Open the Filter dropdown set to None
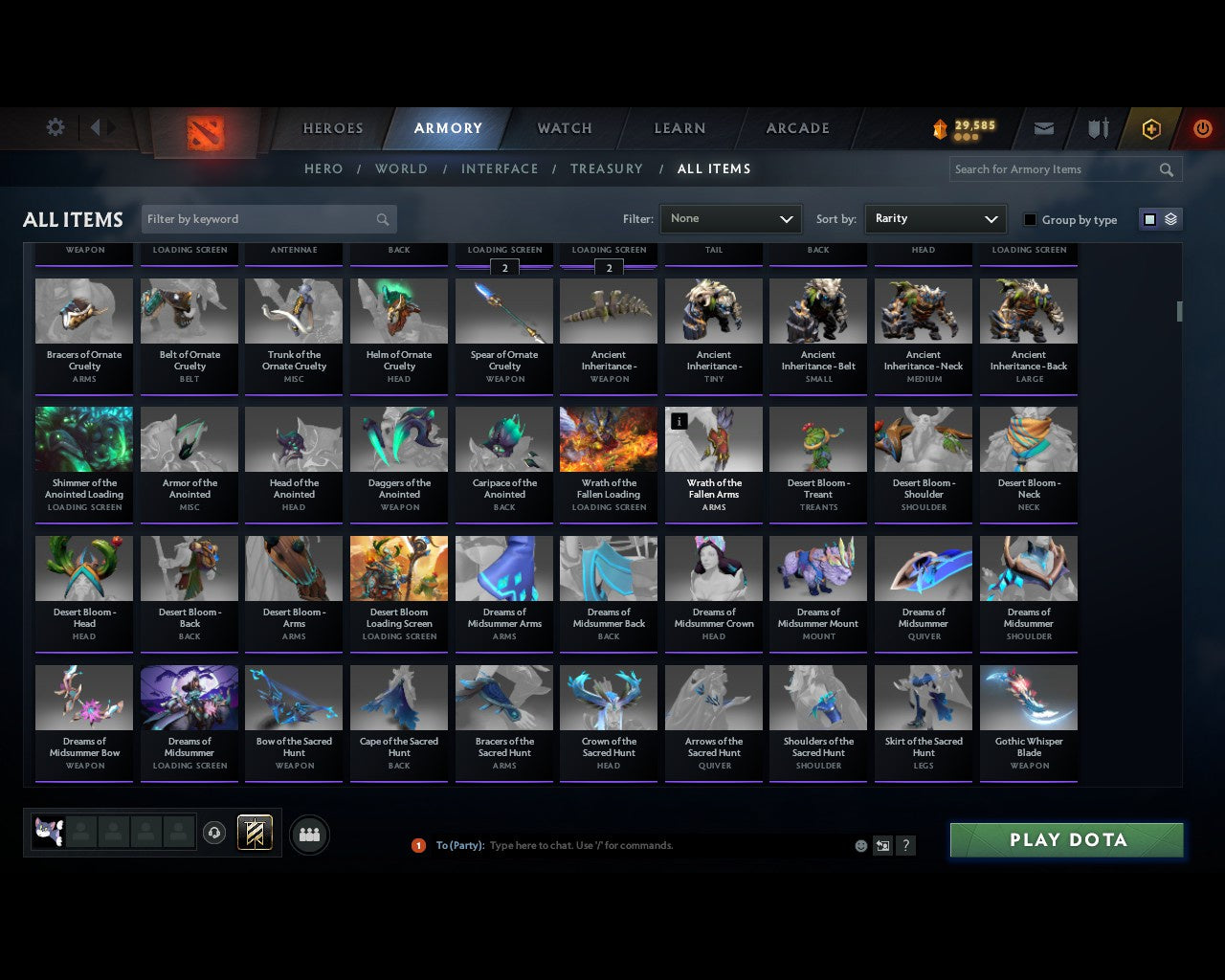 click(730, 218)
